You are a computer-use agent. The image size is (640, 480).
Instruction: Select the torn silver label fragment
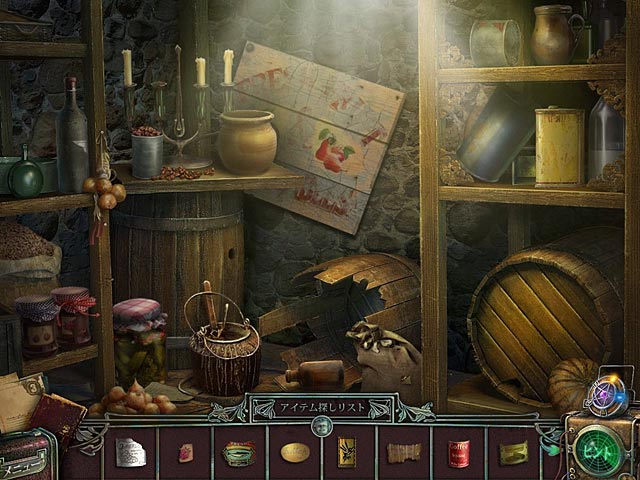tap(130, 453)
